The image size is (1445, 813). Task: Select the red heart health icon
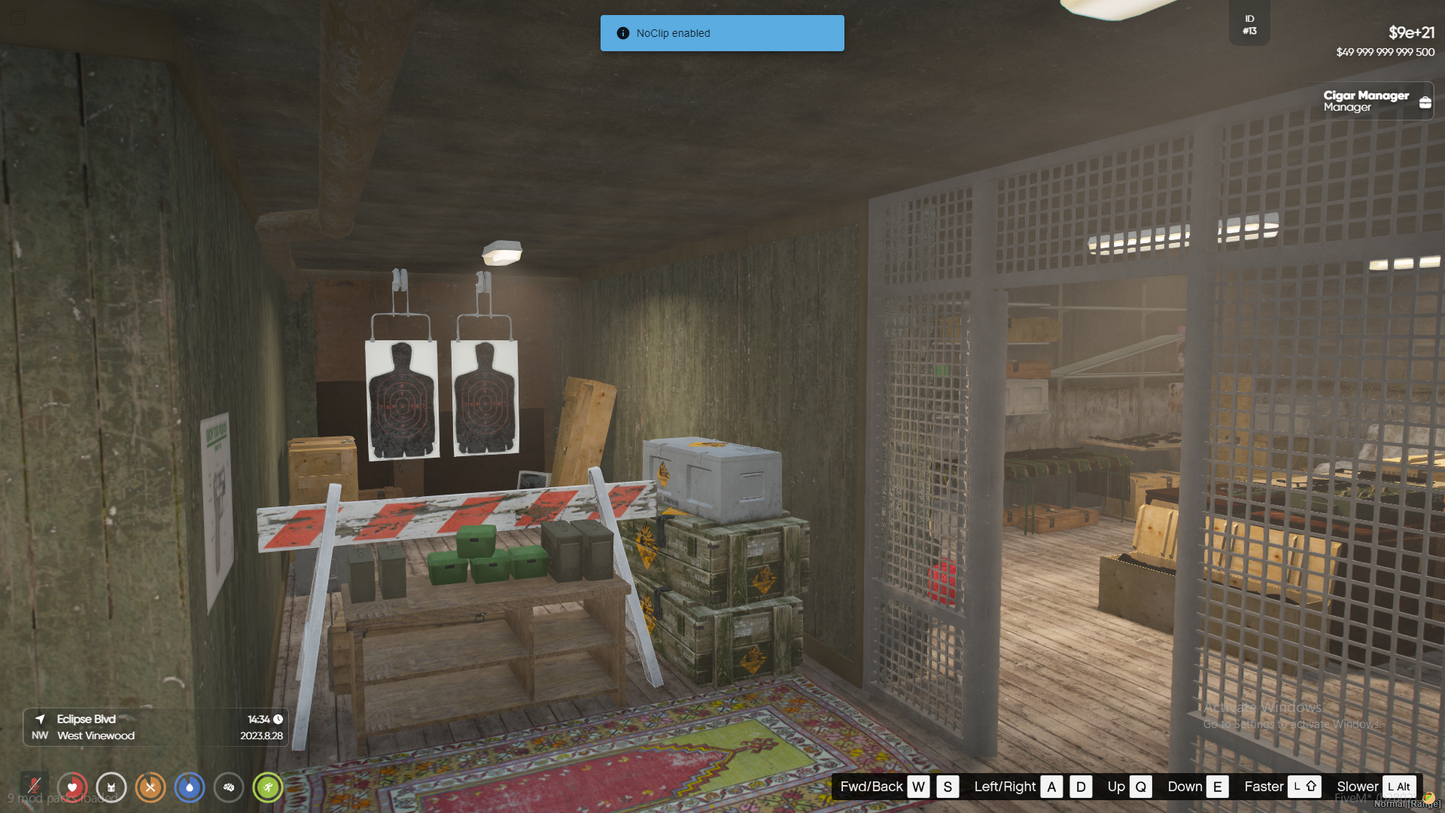pos(72,788)
